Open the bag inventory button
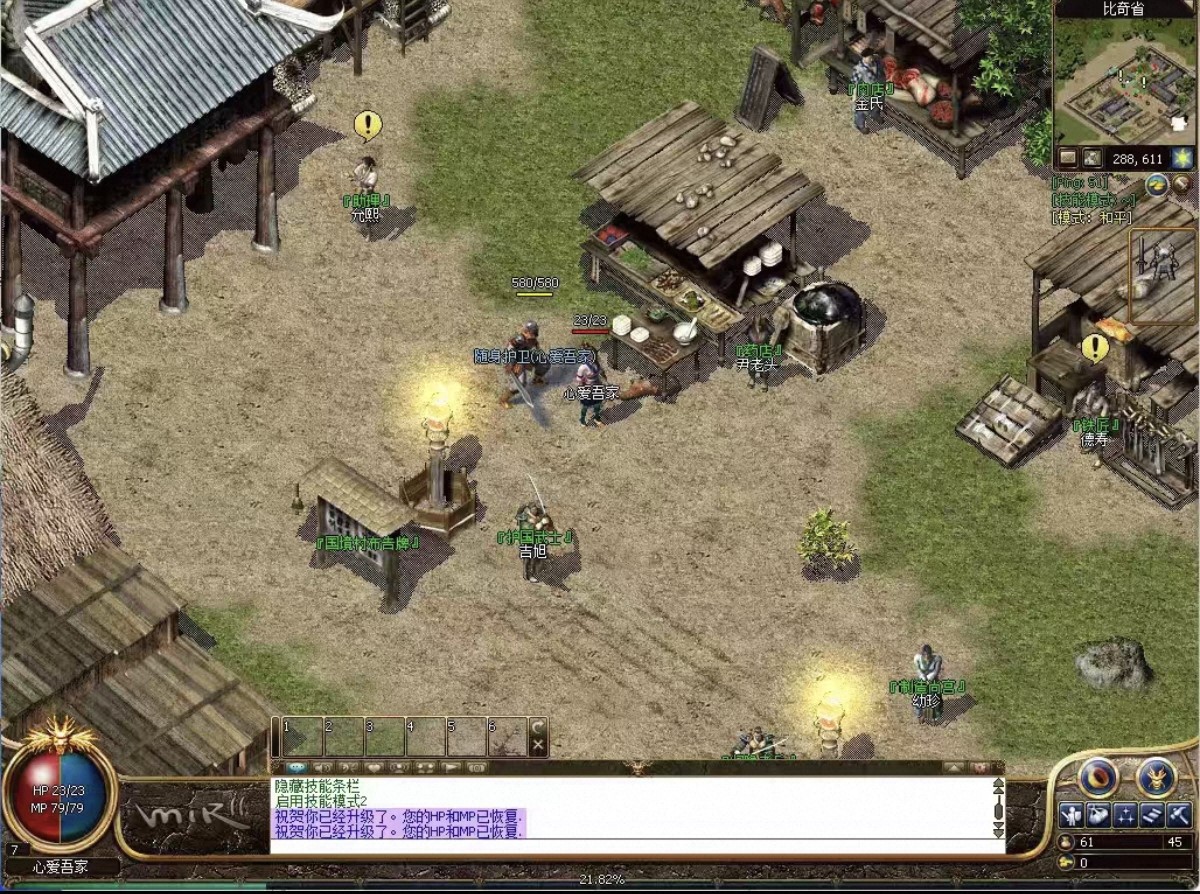The width and height of the screenshot is (1200, 894). [1097, 816]
